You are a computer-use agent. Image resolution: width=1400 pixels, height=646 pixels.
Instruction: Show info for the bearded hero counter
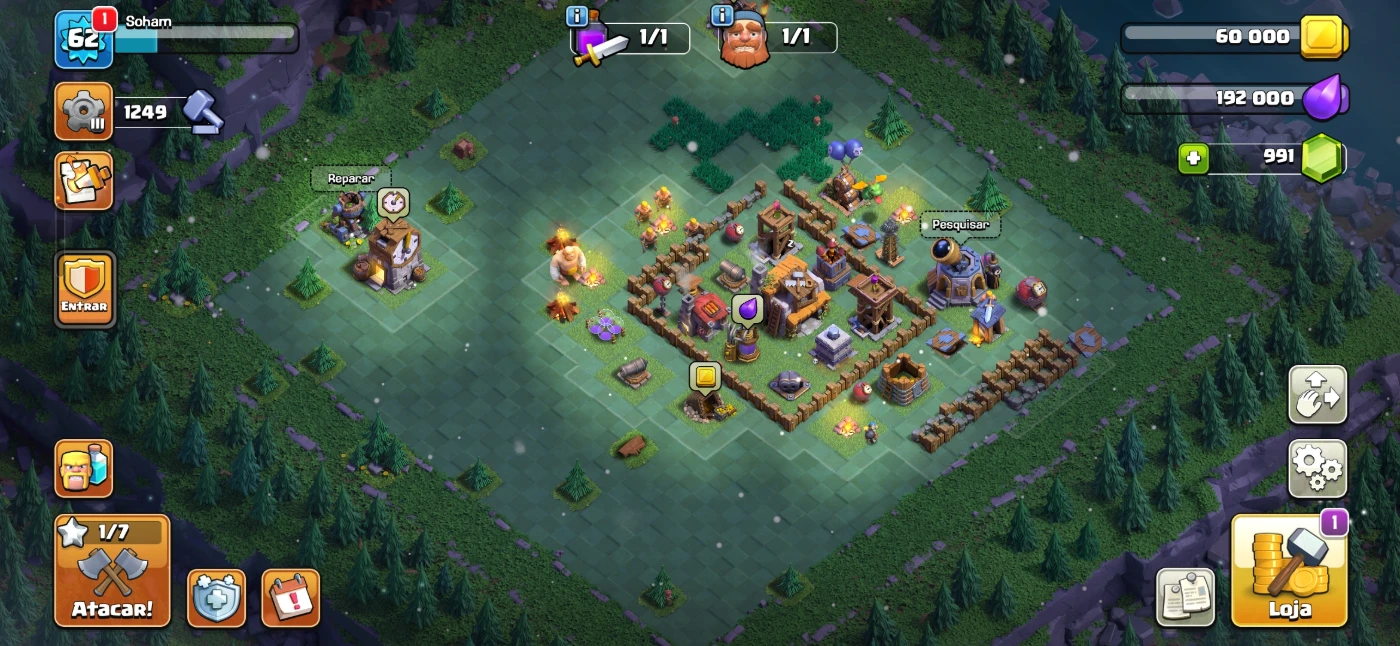(722, 16)
